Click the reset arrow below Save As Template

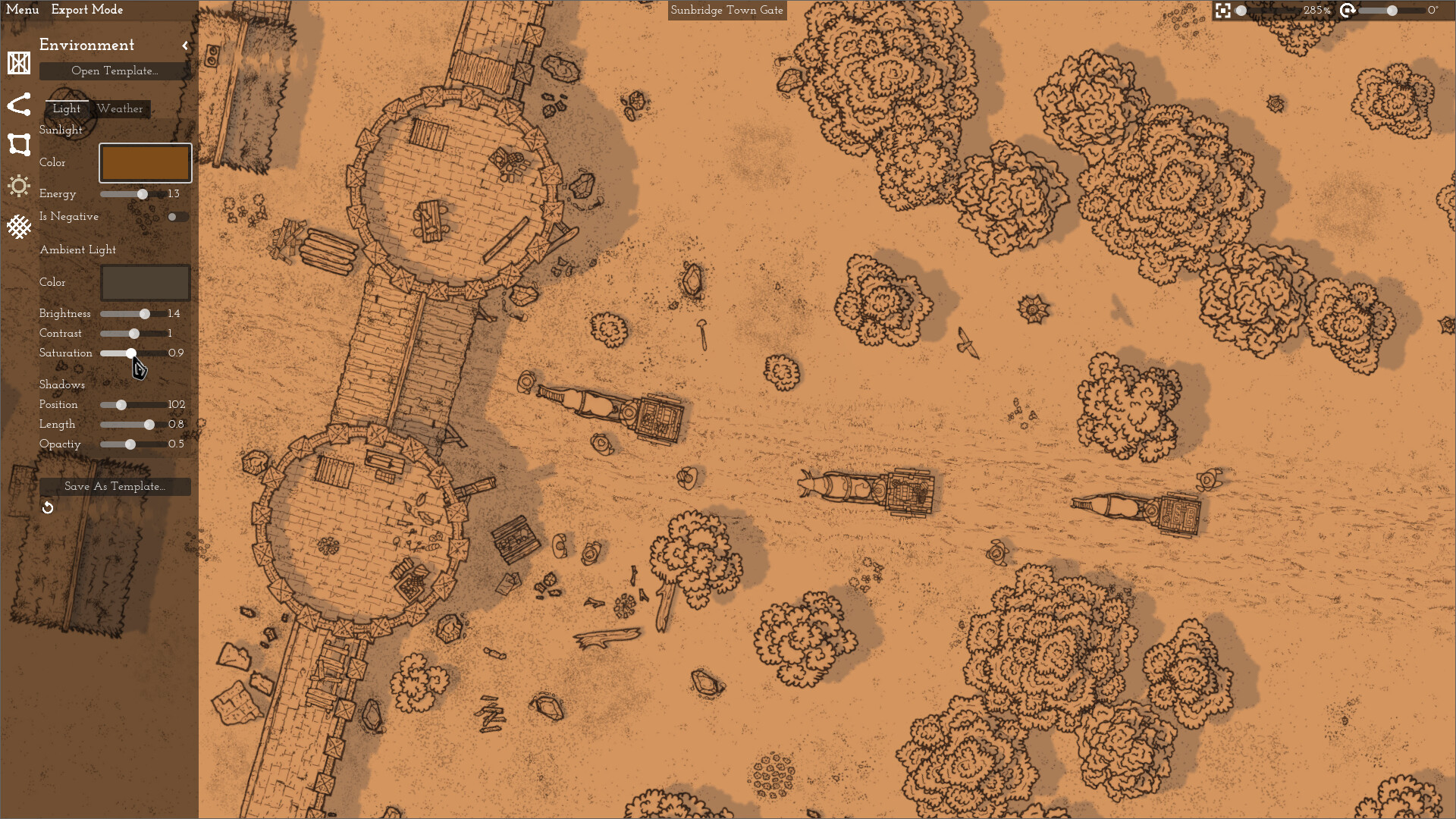pos(48,507)
